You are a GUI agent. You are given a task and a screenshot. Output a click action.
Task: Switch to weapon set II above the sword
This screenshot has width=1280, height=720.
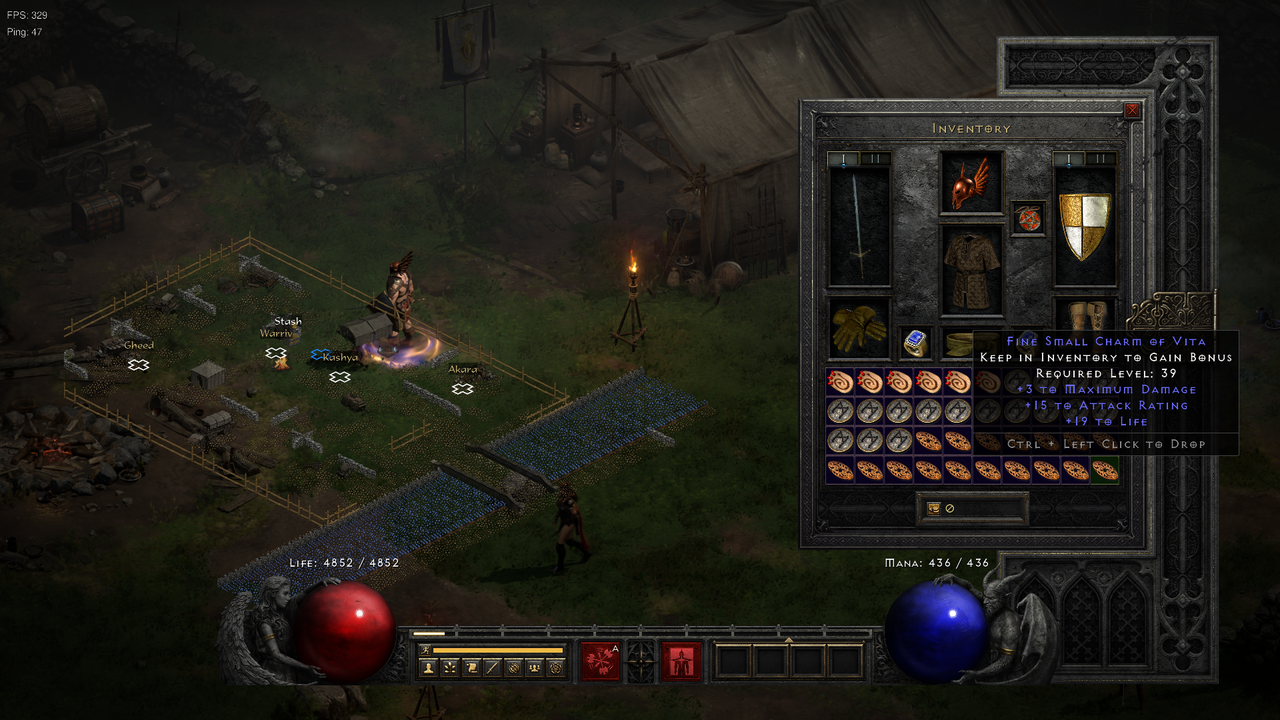[874, 159]
